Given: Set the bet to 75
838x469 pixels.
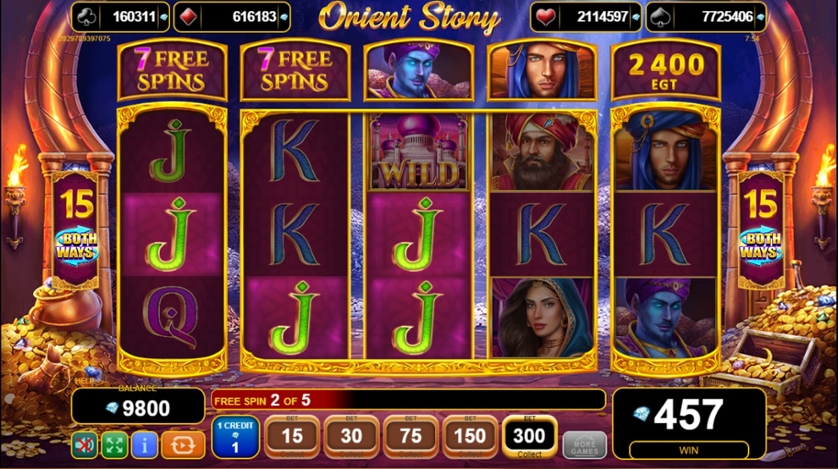Looking at the screenshot, I should point(410,437).
